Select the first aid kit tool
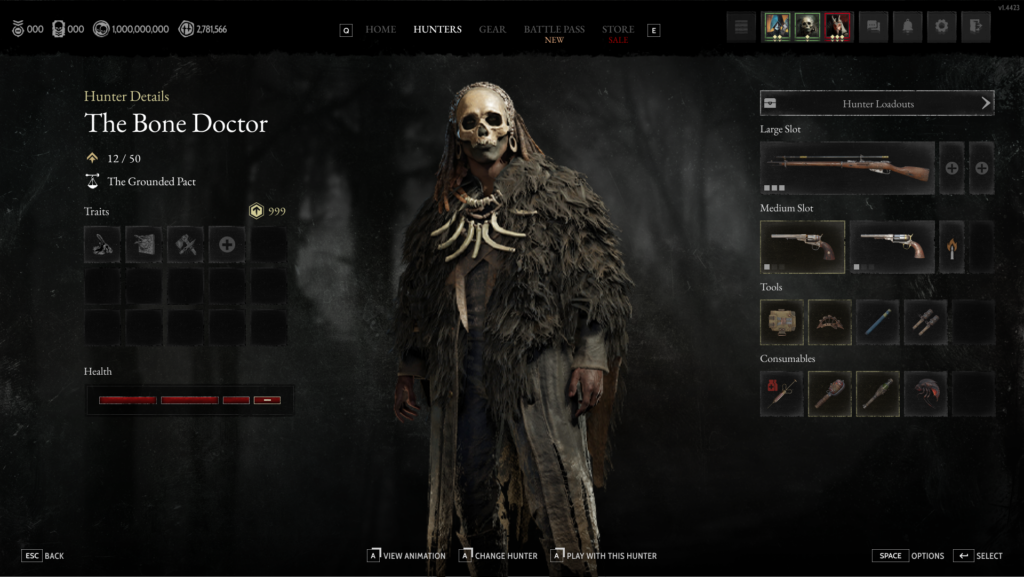This screenshot has width=1024, height=577. tap(781, 322)
